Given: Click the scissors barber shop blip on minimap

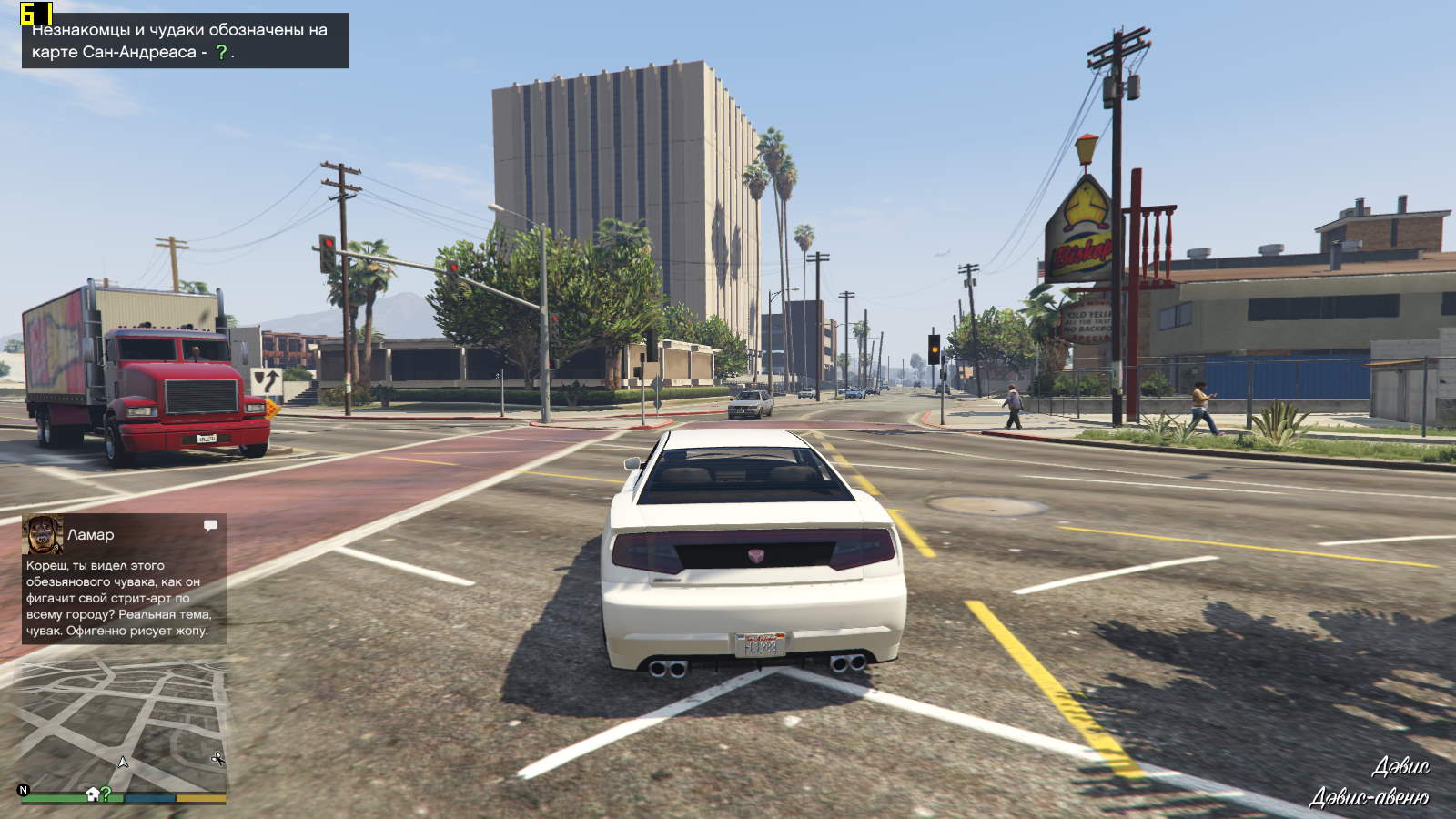Looking at the screenshot, I should pyautogui.click(x=217, y=758).
